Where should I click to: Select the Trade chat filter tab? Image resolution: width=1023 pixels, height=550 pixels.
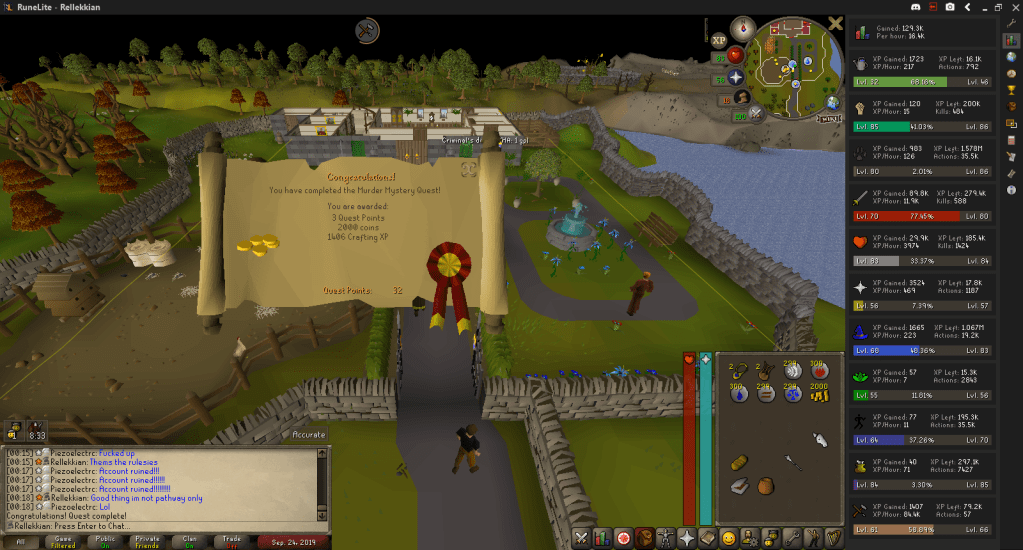(x=232, y=541)
